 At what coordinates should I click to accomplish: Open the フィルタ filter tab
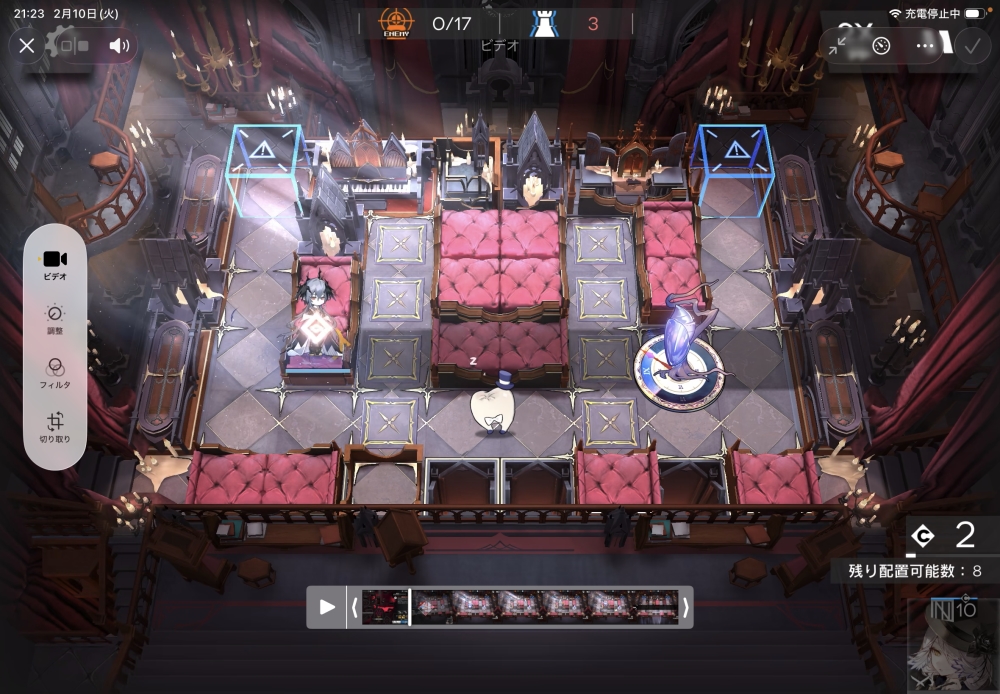pyautogui.click(x=55, y=372)
